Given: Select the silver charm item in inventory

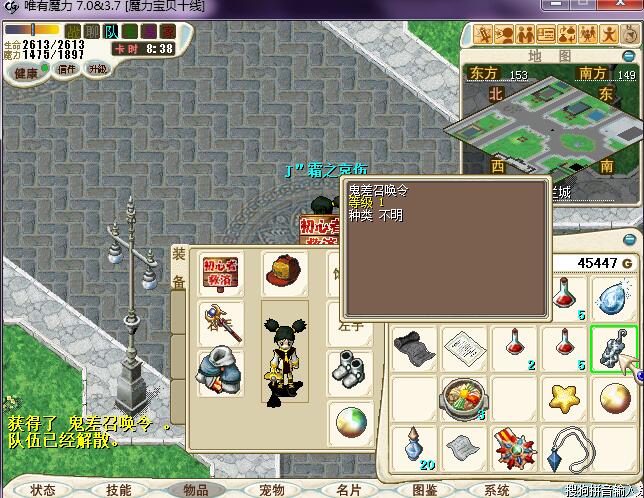Looking at the screenshot, I should coord(614,348).
